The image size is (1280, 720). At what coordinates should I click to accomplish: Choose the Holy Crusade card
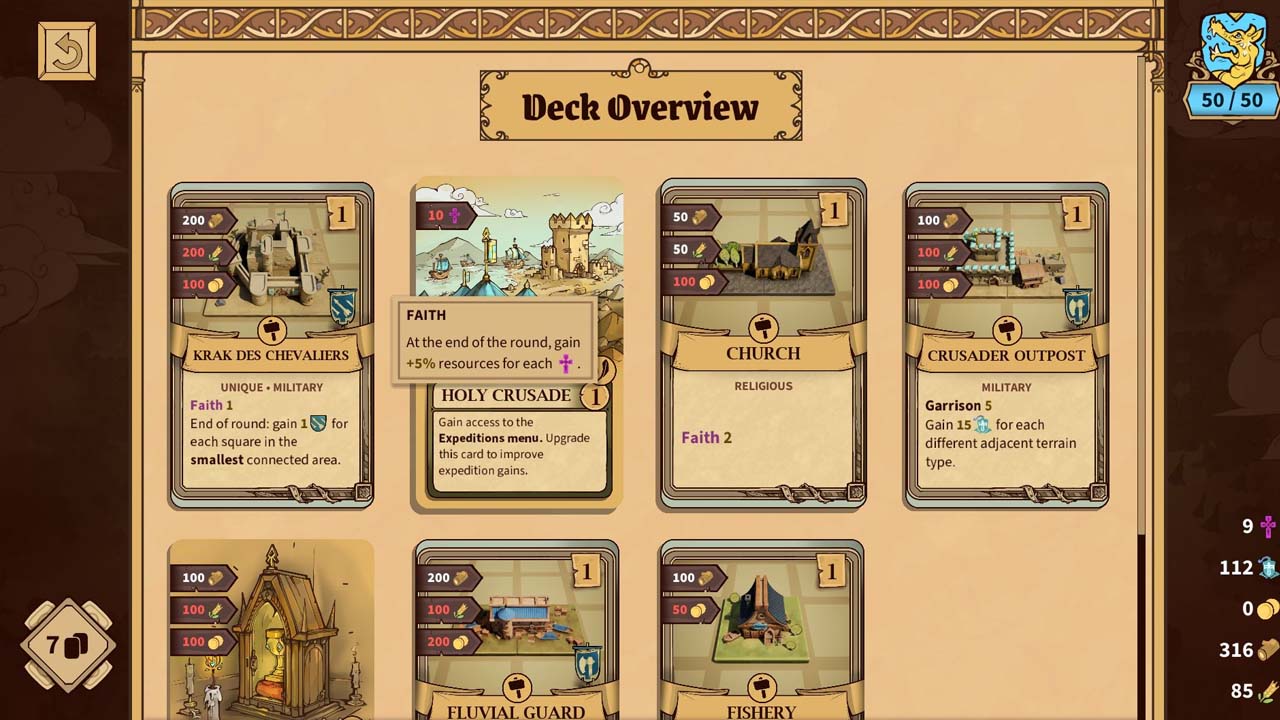click(x=518, y=440)
